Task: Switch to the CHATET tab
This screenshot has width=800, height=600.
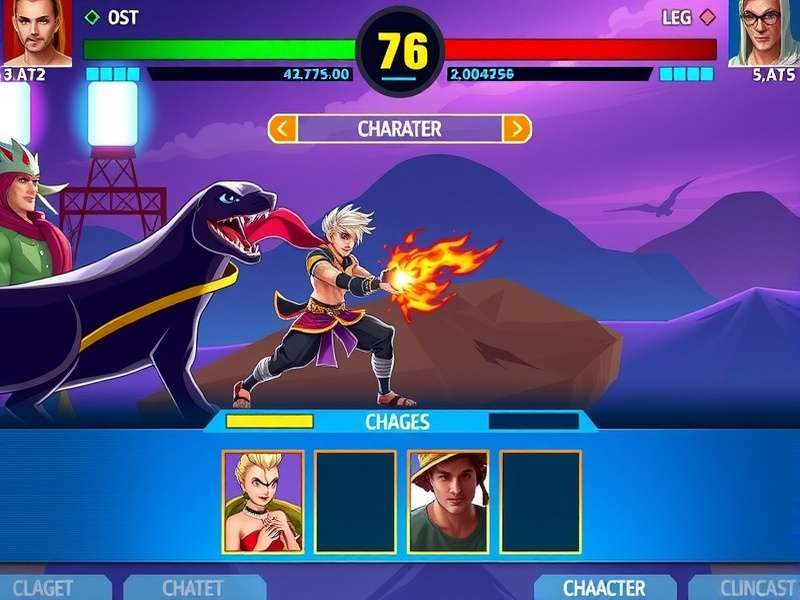Action: coord(192,588)
